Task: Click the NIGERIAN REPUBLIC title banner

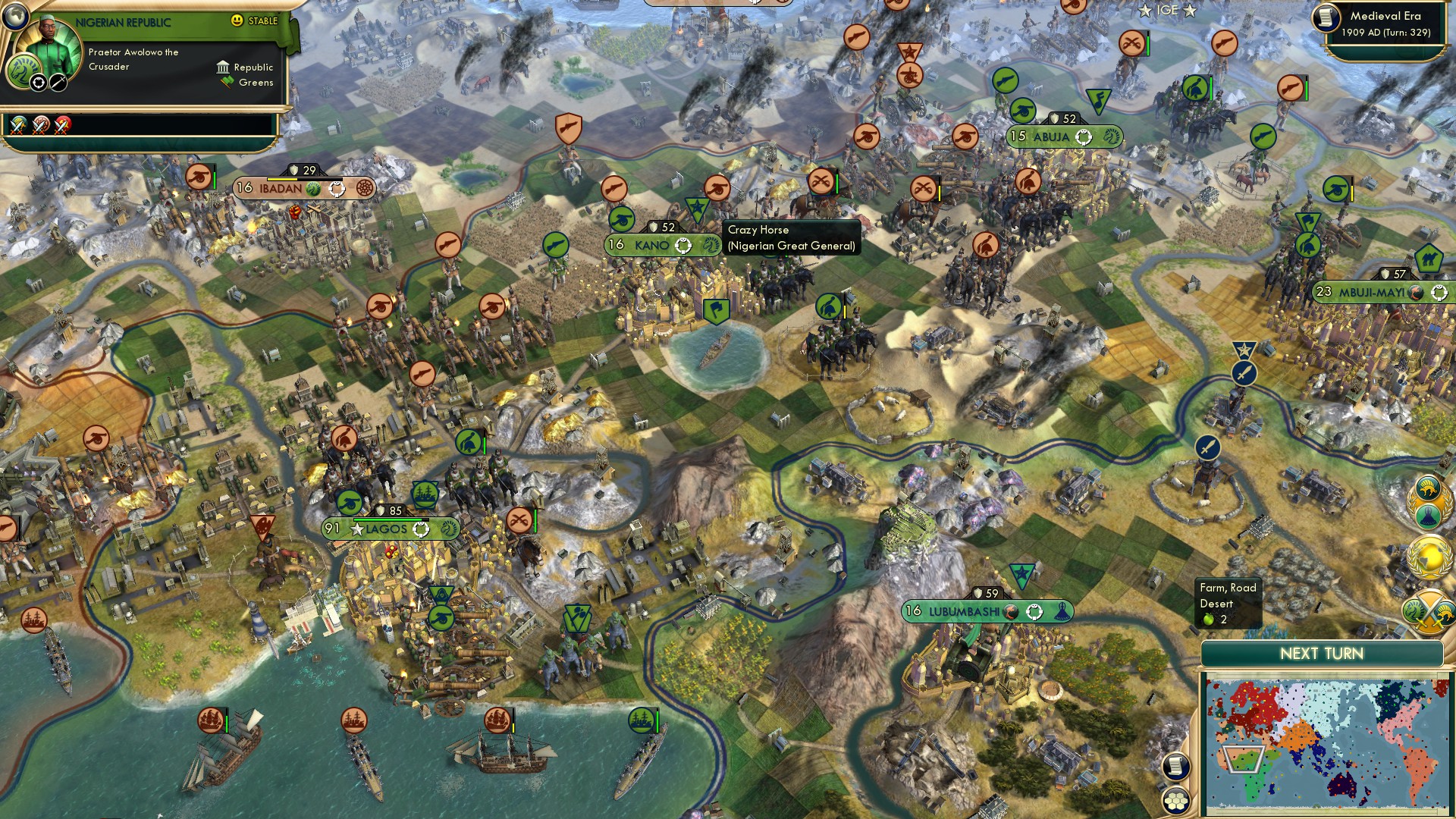Action: coord(123,21)
